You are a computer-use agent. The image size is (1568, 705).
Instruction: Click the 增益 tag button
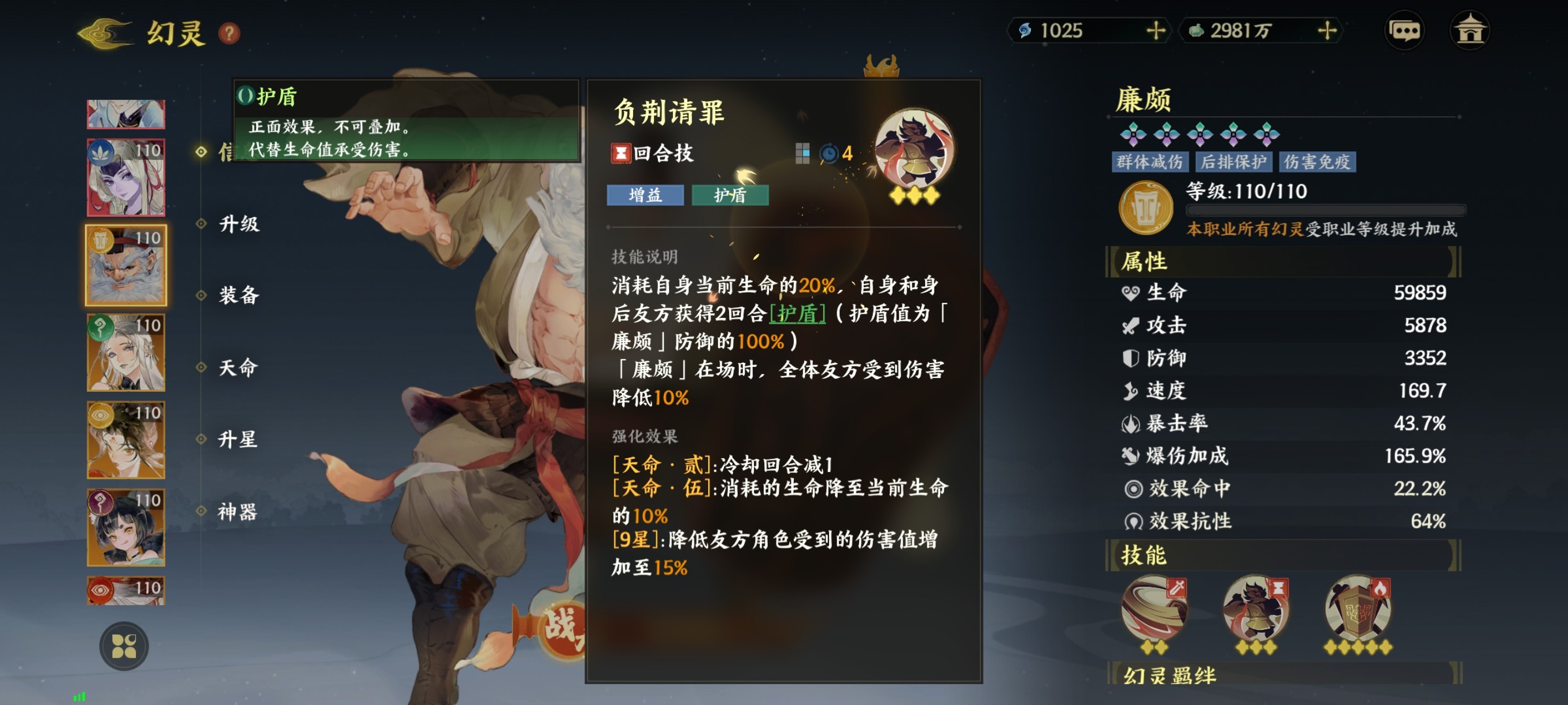pos(645,195)
